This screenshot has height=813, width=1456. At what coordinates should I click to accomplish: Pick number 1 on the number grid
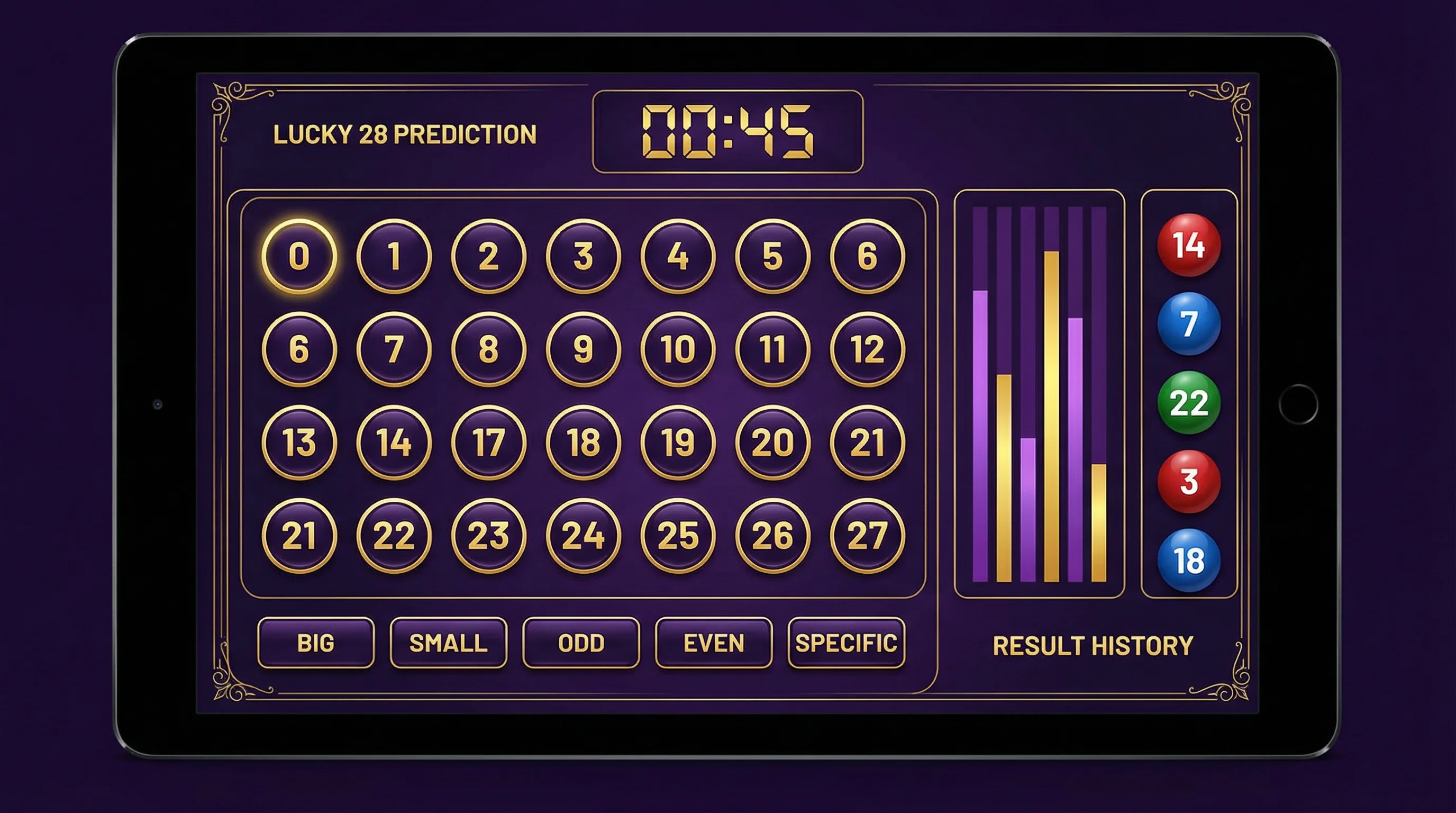[x=394, y=256]
